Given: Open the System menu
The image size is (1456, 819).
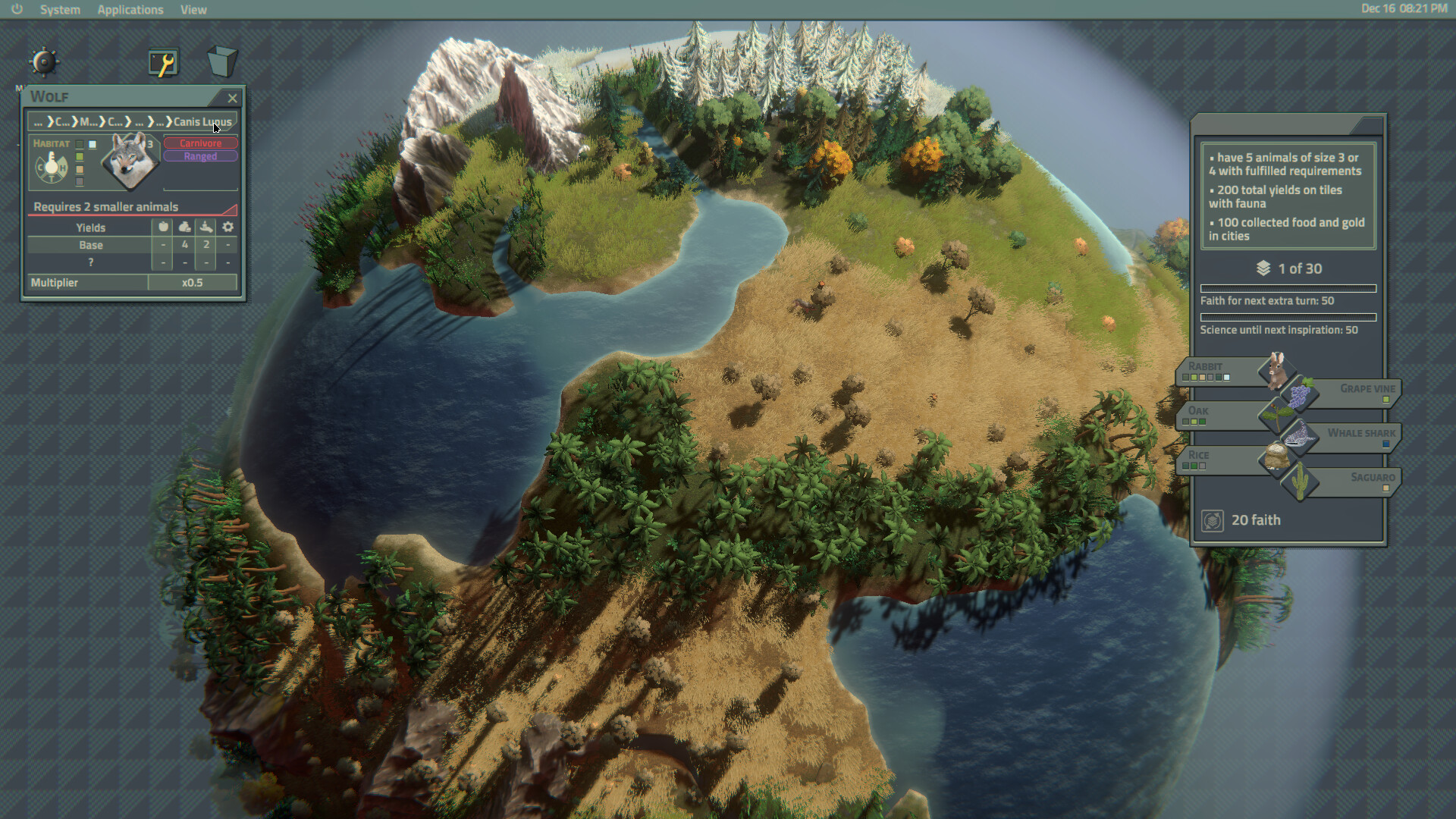Looking at the screenshot, I should click(59, 10).
